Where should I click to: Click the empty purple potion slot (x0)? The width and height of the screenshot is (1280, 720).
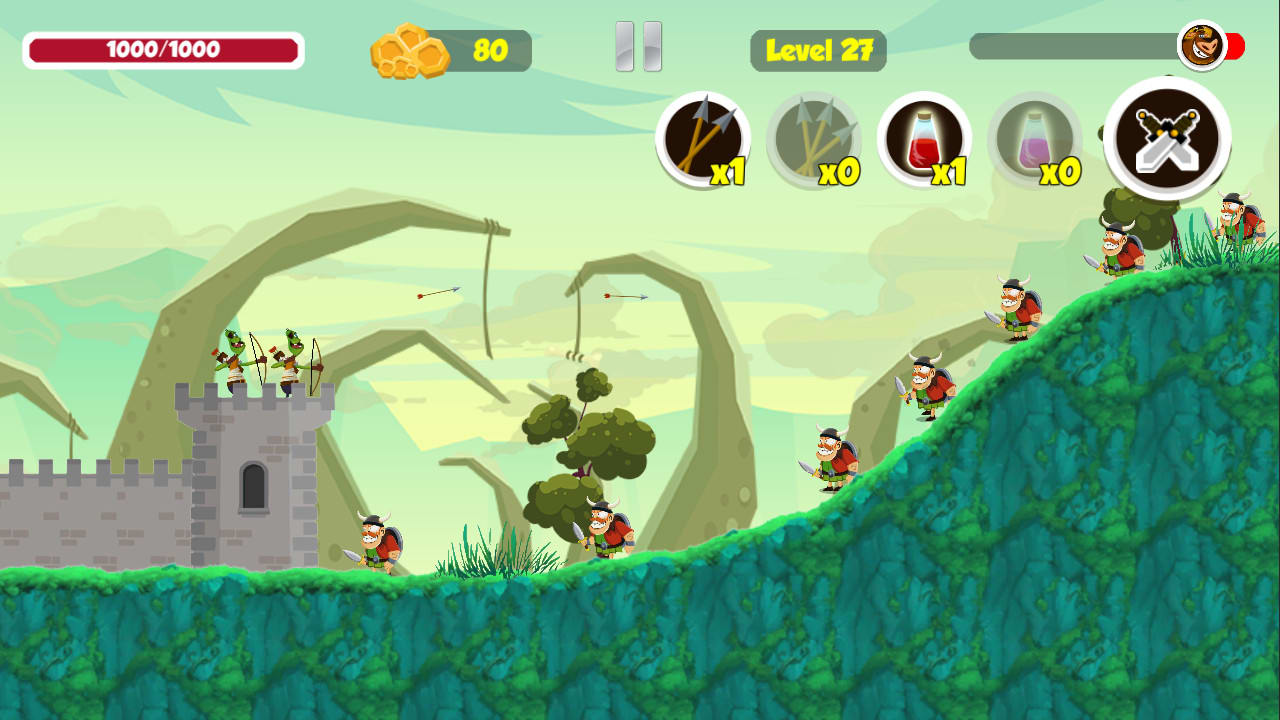1036,140
